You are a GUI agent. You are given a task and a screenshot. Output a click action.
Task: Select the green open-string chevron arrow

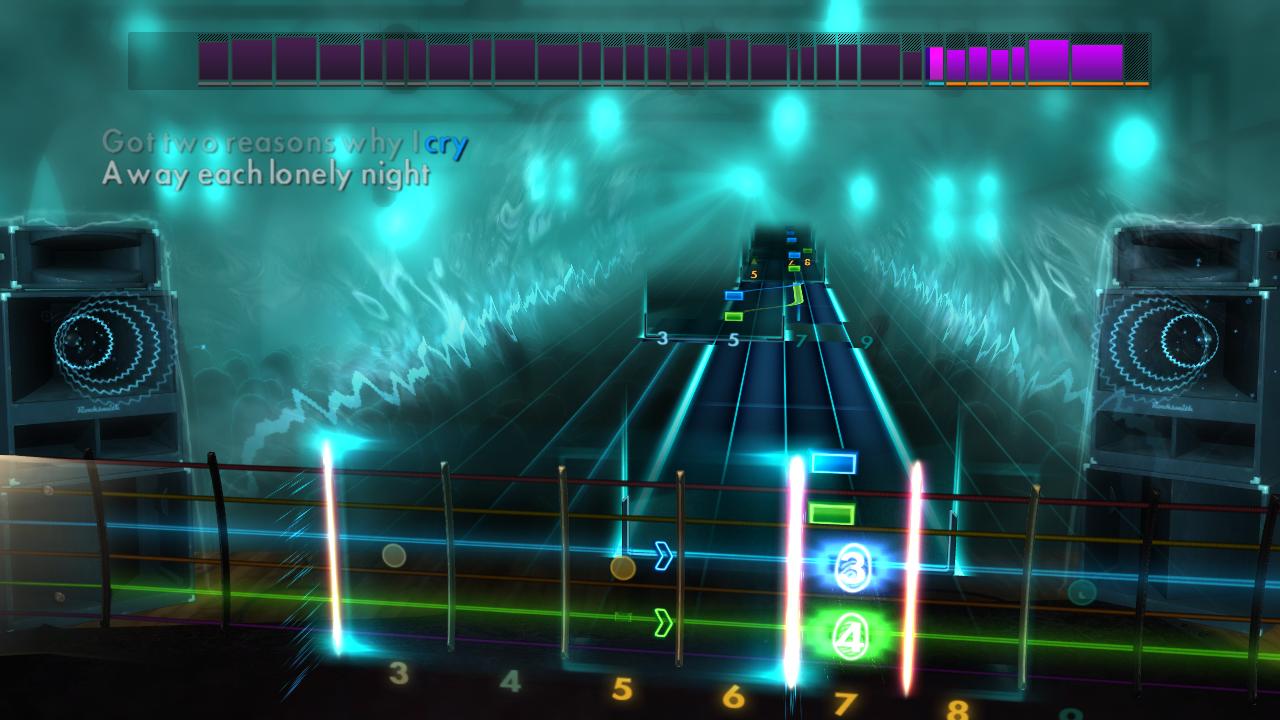click(x=663, y=623)
